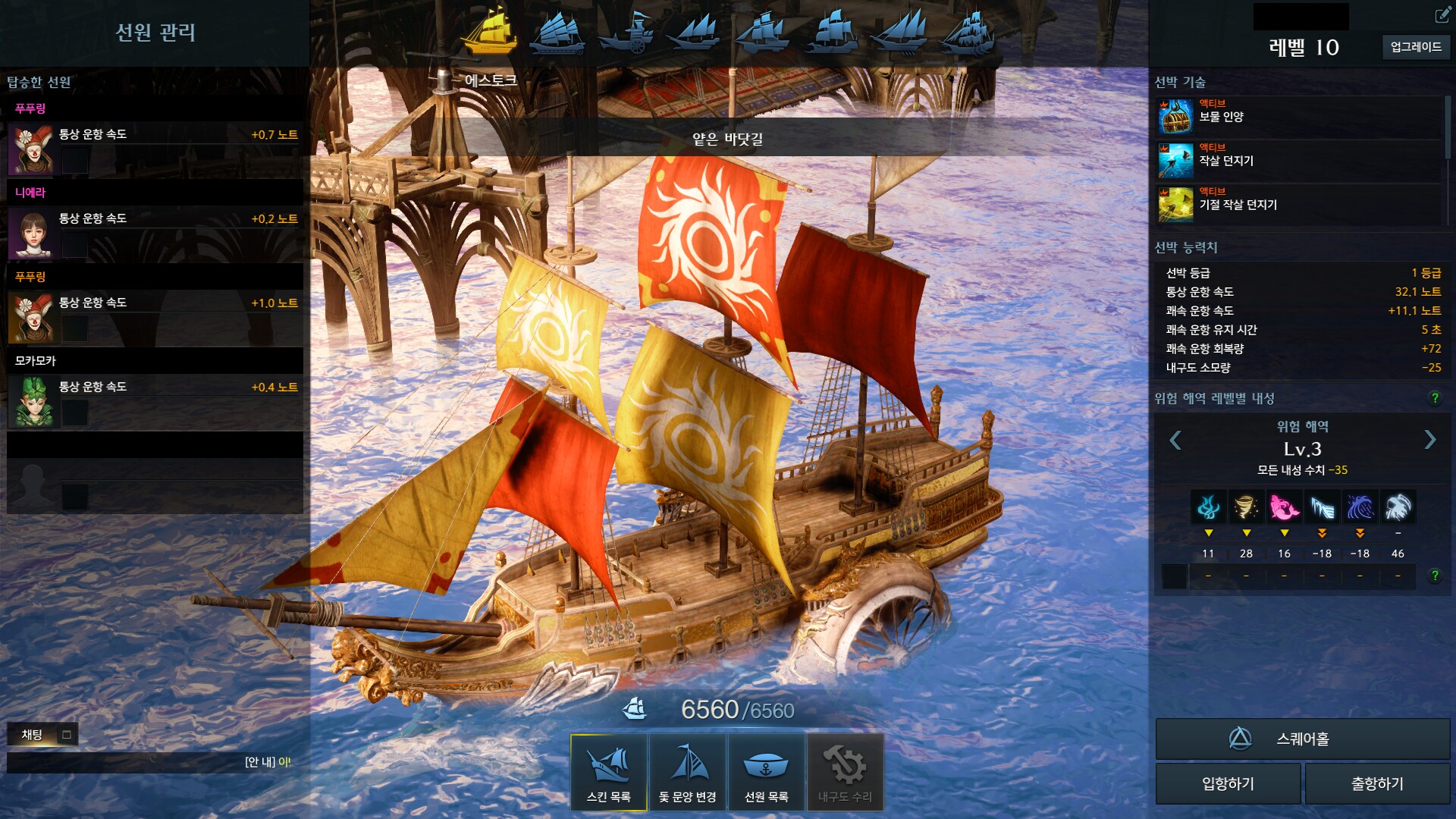Choose 출항하기 to set sail
Viewport: 1456px width, 819px height.
pyautogui.click(x=1377, y=783)
